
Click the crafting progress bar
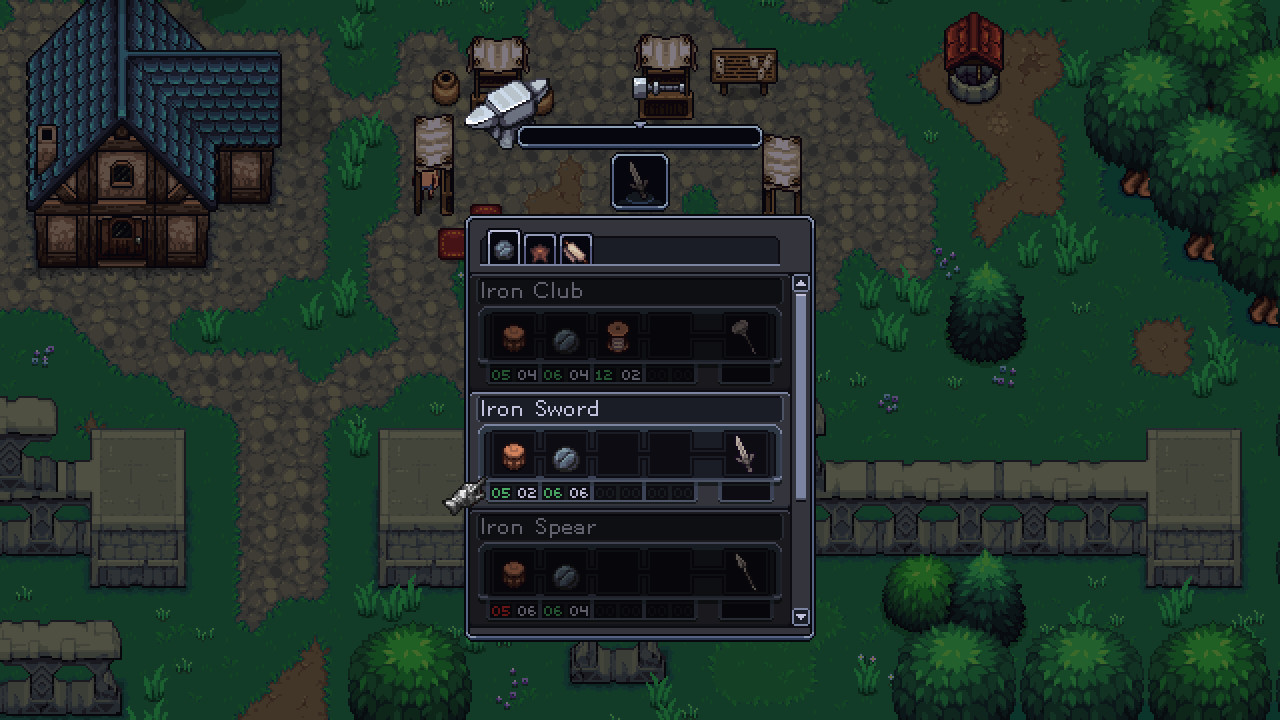[x=639, y=137]
